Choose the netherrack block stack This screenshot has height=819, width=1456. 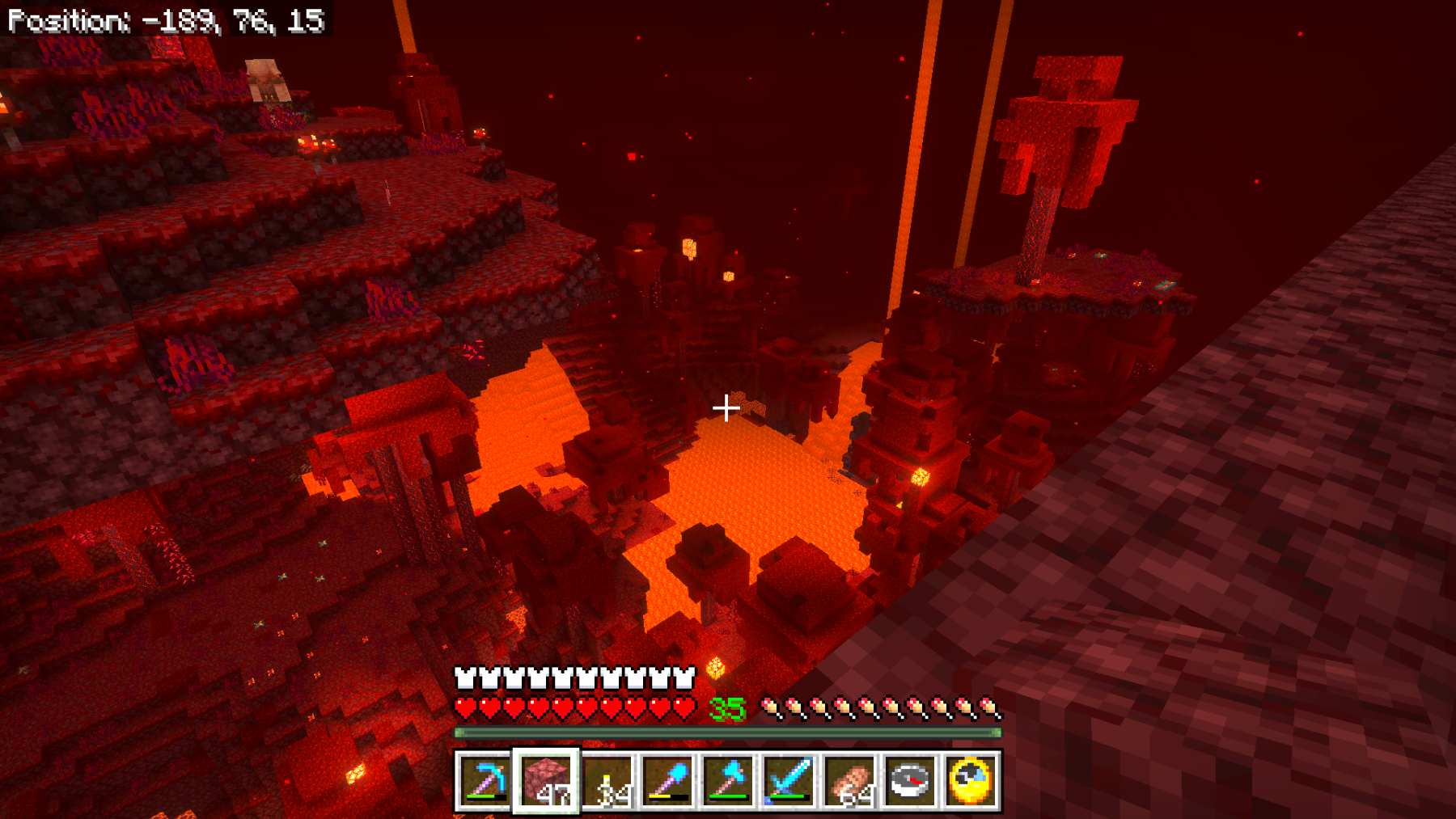tap(546, 781)
